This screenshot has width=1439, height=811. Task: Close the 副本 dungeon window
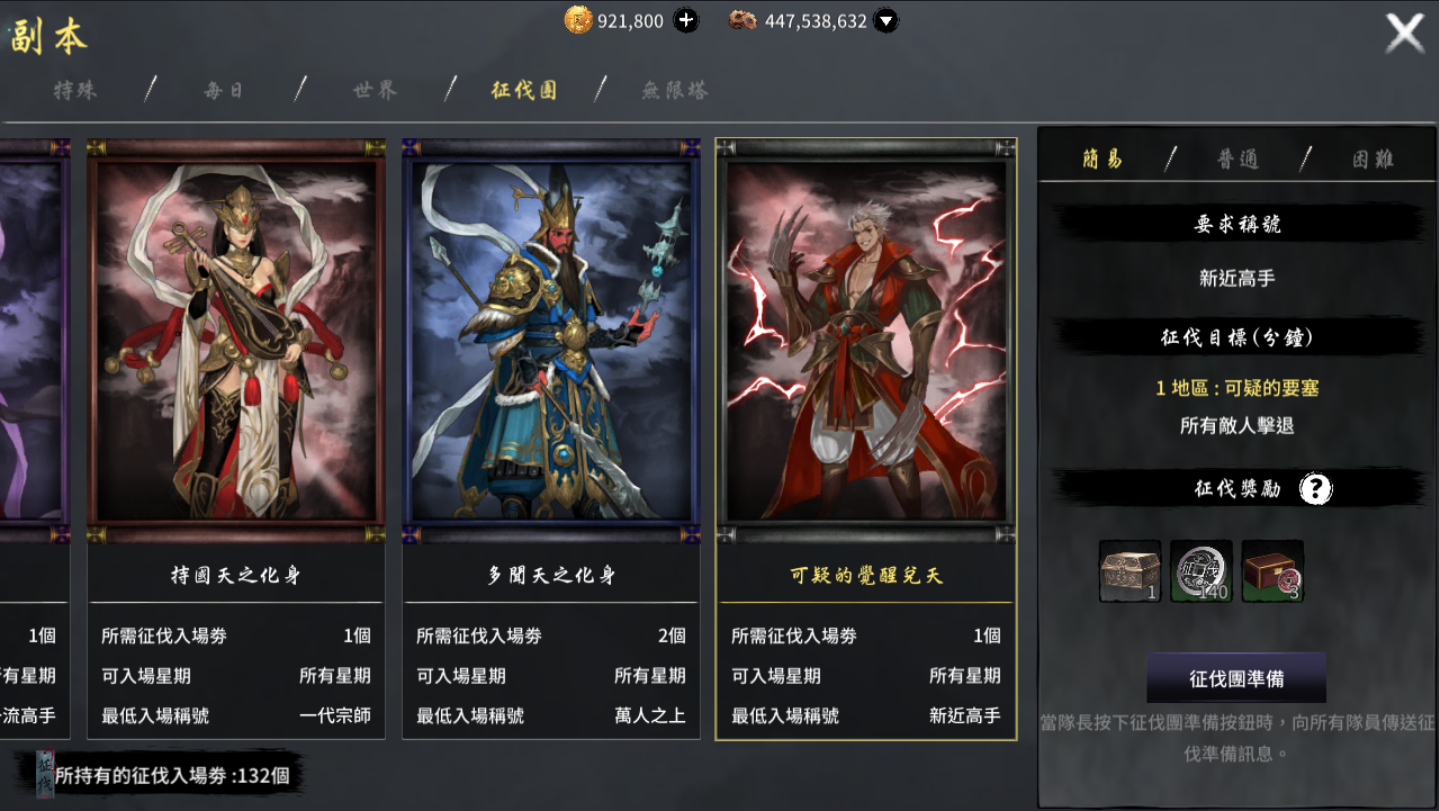click(1404, 33)
